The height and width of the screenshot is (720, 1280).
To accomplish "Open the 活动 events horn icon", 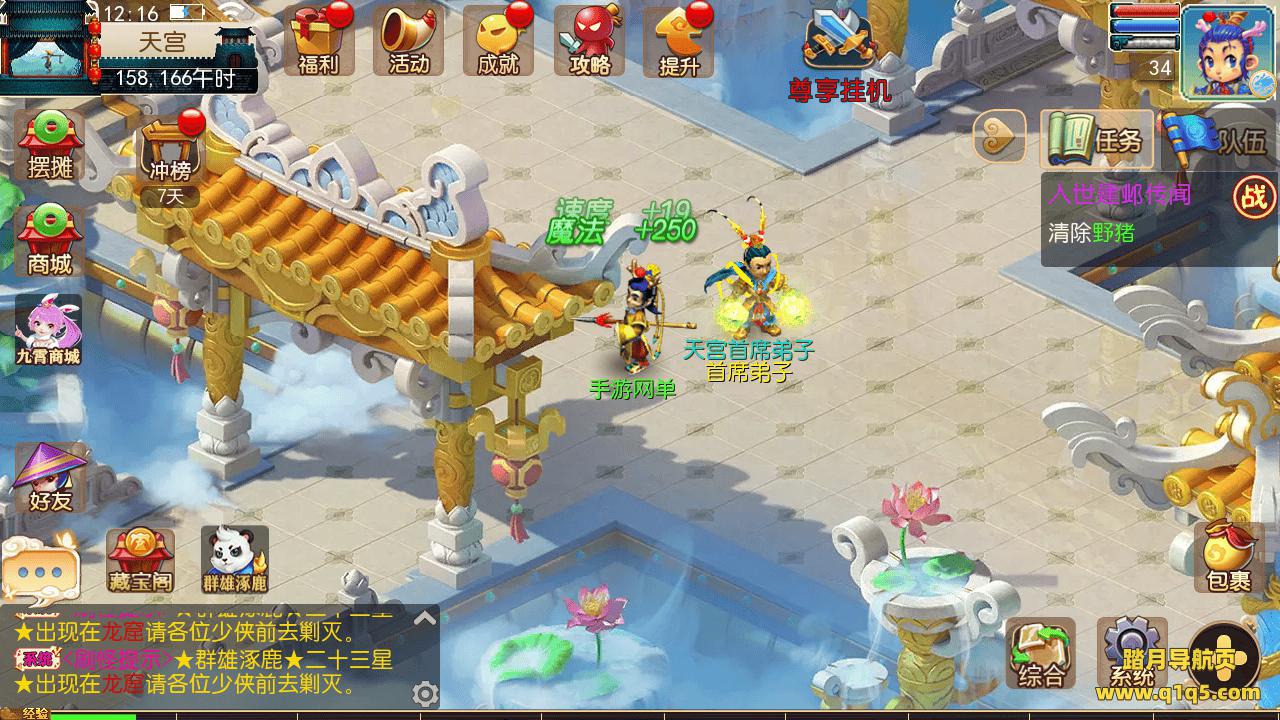I will (409, 41).
